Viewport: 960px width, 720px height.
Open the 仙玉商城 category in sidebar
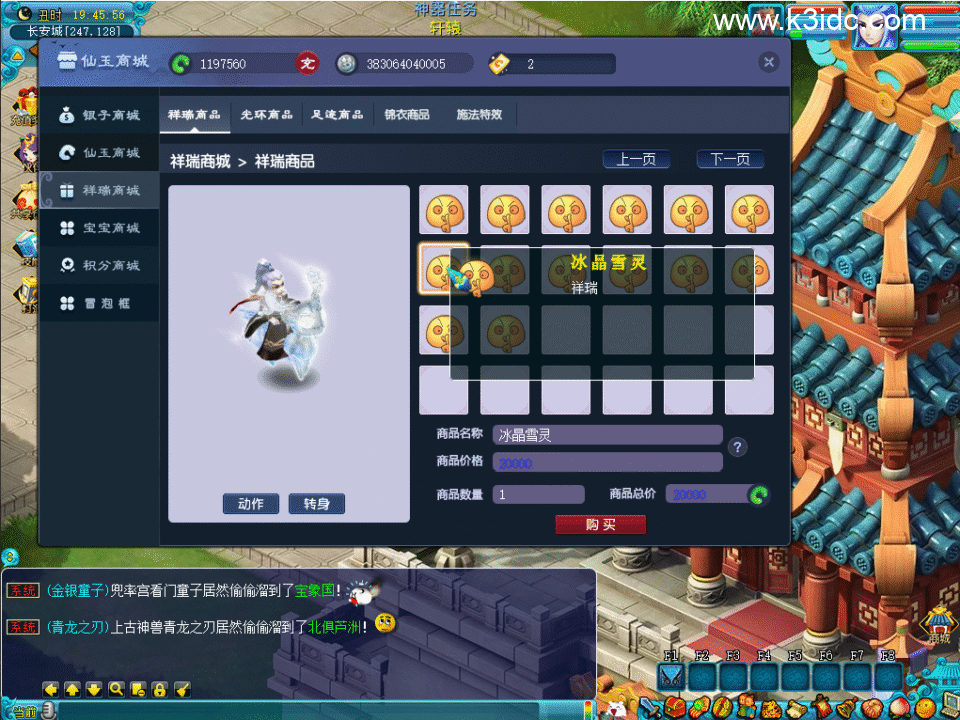(100, 153)
